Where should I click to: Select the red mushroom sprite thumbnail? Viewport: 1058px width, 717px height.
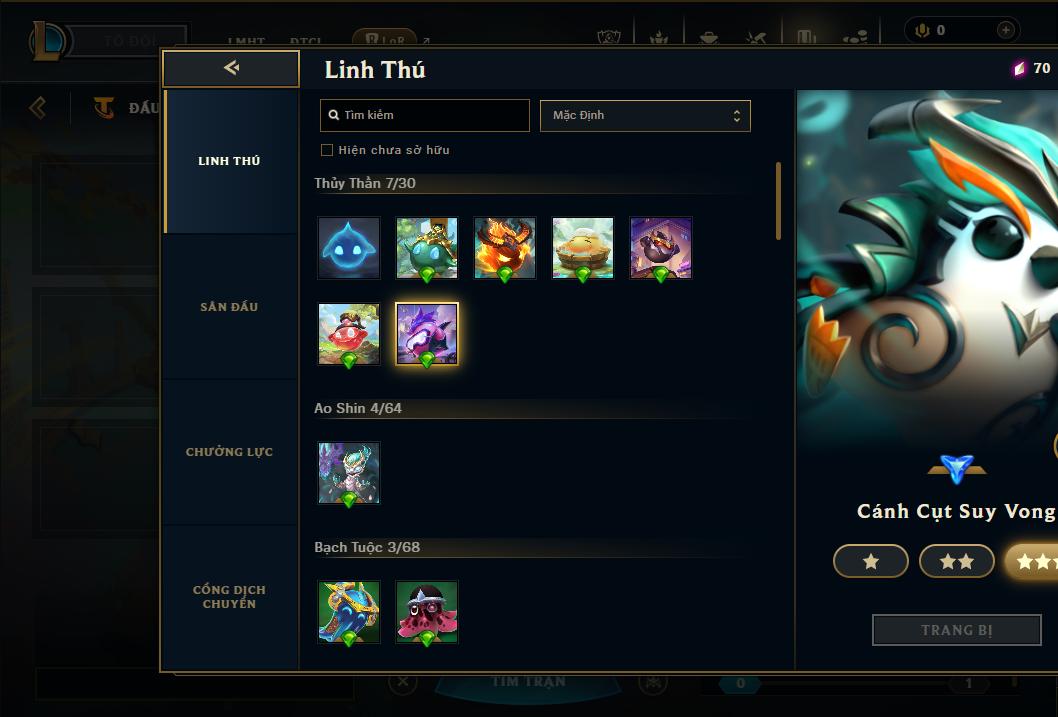pyautogui.click(x=349, y=334)
